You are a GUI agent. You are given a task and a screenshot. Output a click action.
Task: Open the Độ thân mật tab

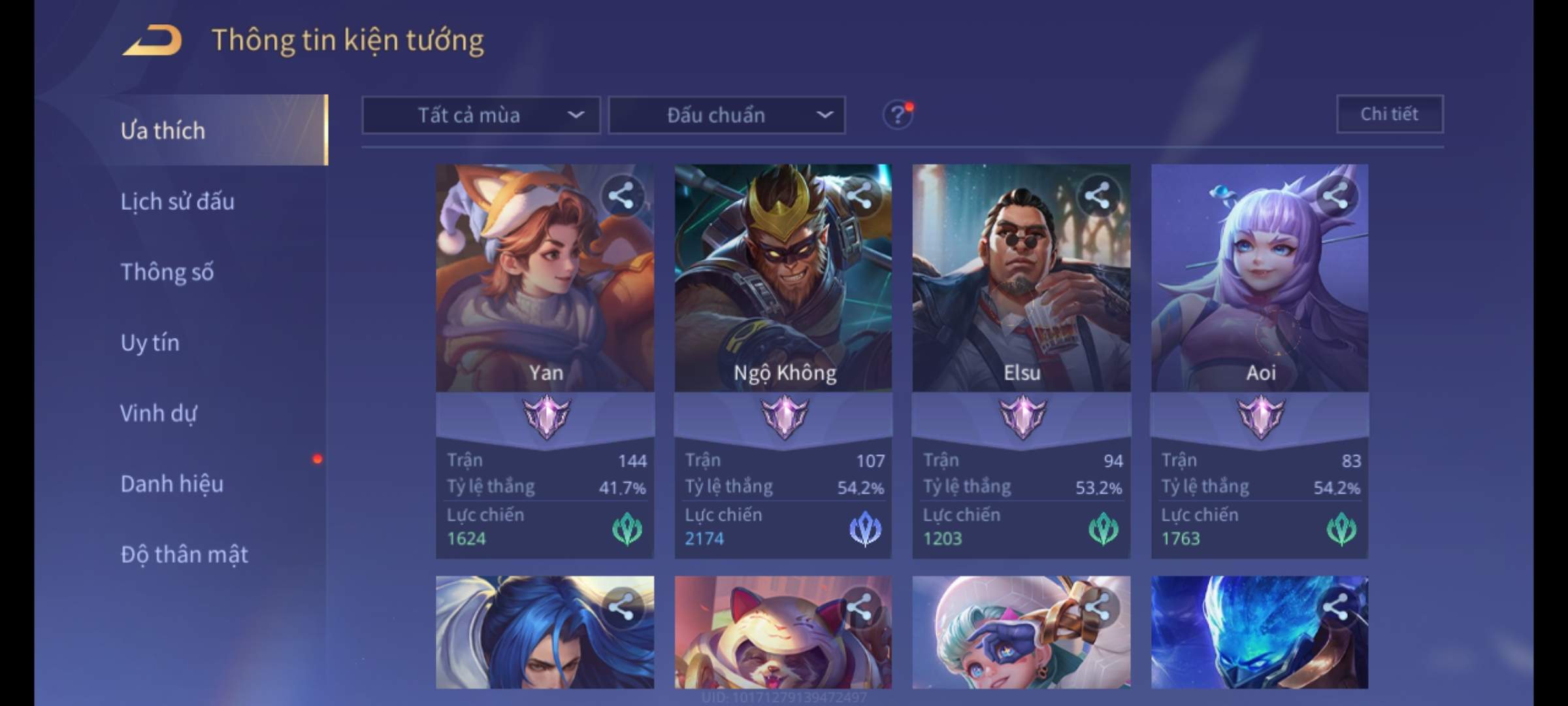point(184,554)
